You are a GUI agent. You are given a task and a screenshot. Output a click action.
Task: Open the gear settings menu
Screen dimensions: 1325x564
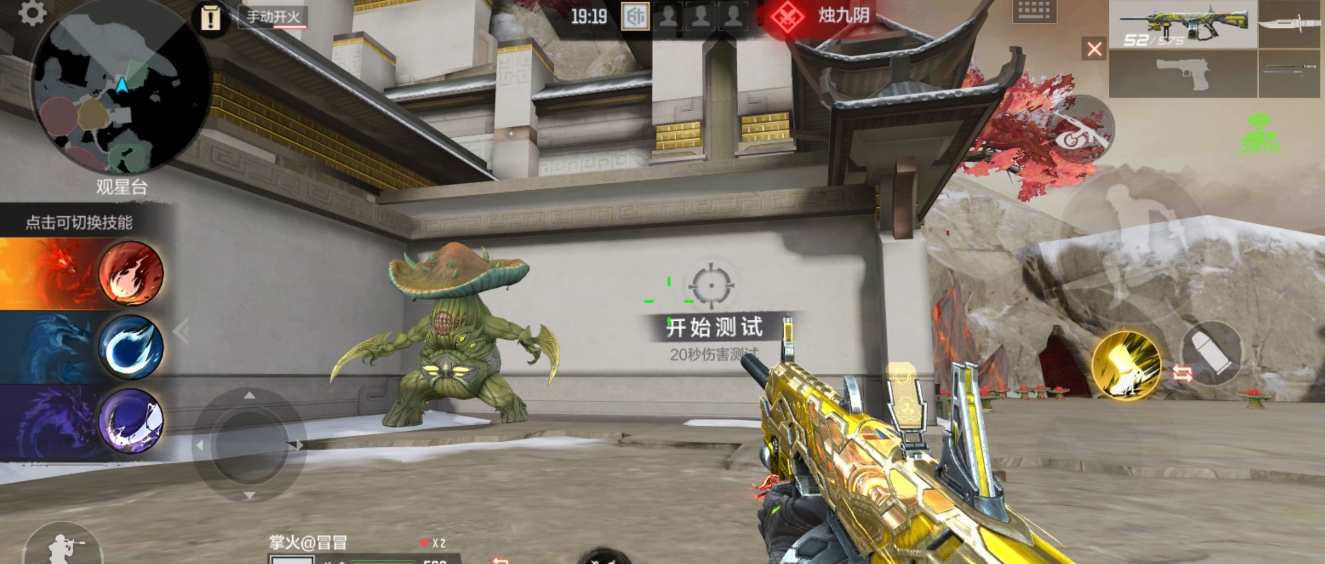click(32, 13)
